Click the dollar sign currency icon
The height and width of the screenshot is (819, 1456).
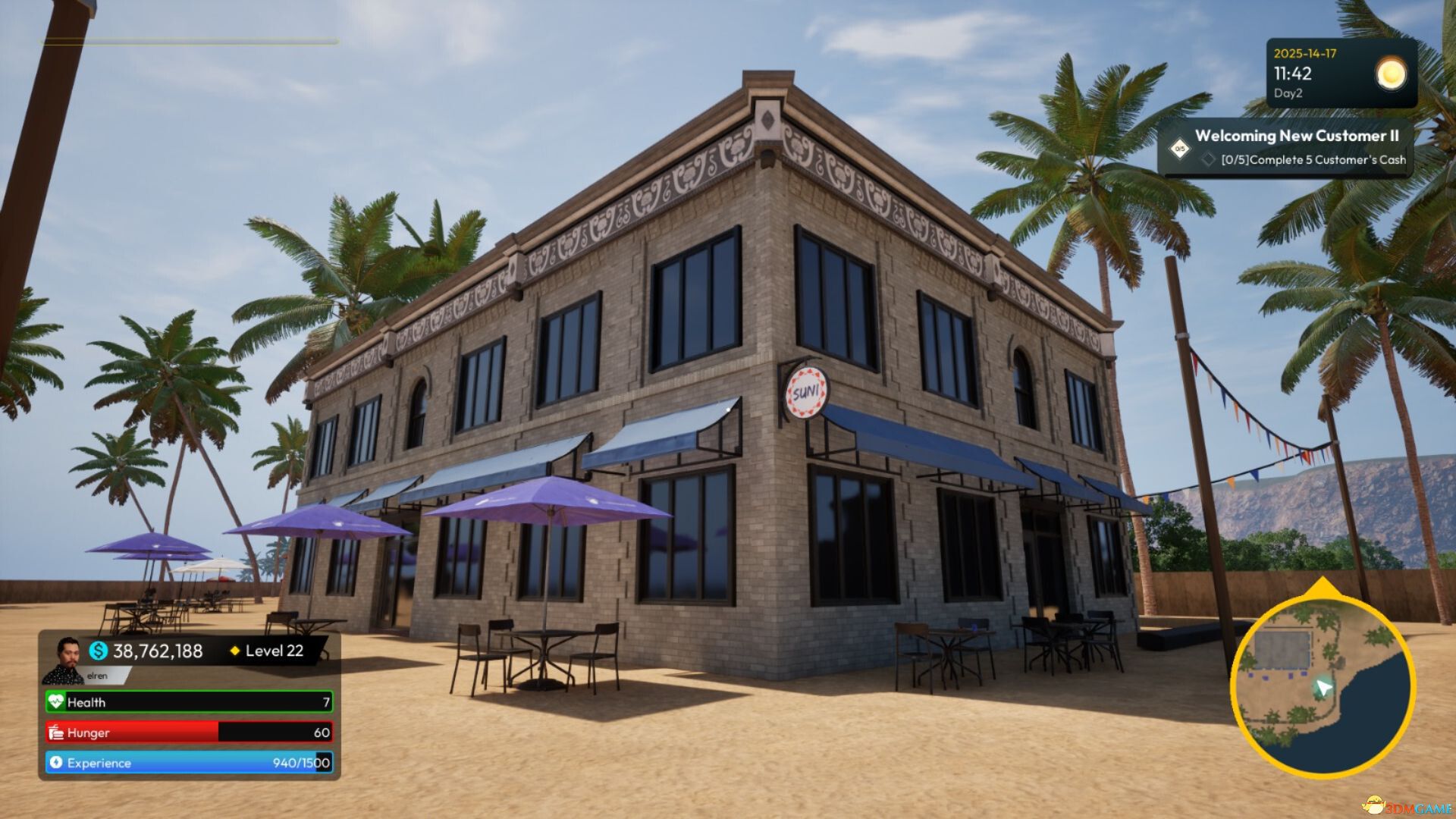97,651
